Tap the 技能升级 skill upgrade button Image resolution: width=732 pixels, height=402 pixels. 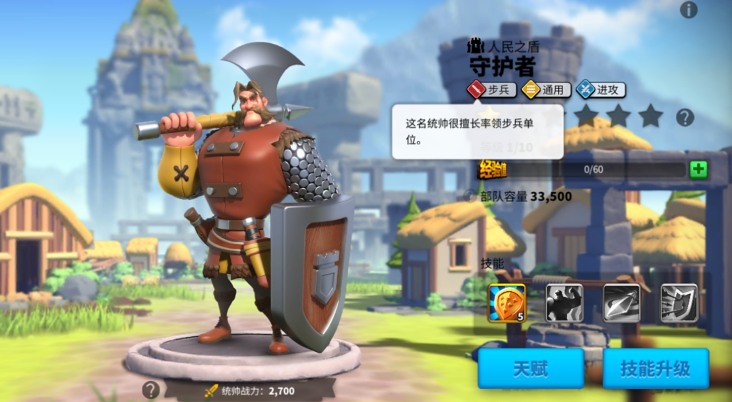(x=655, y=368)
